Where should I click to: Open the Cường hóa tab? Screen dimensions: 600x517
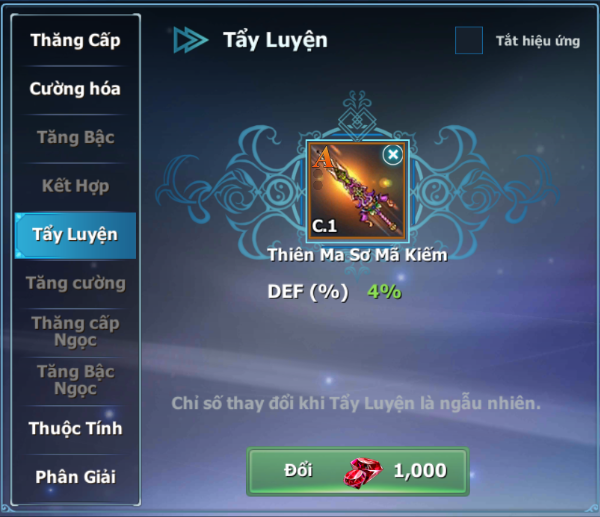(x=75, y=89)
